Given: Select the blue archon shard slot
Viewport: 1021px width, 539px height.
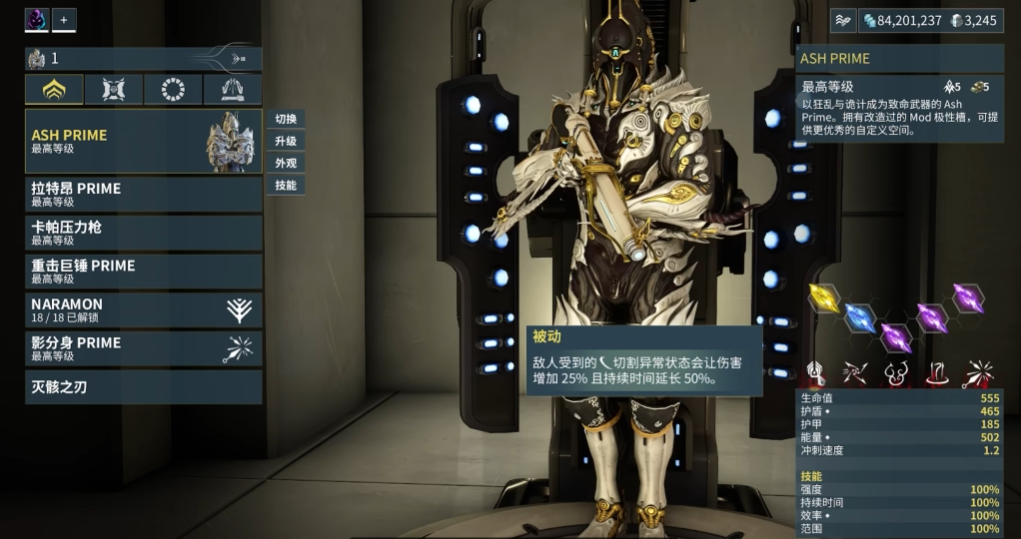Looking at the screenshot, I should click(x=860, y=318).
